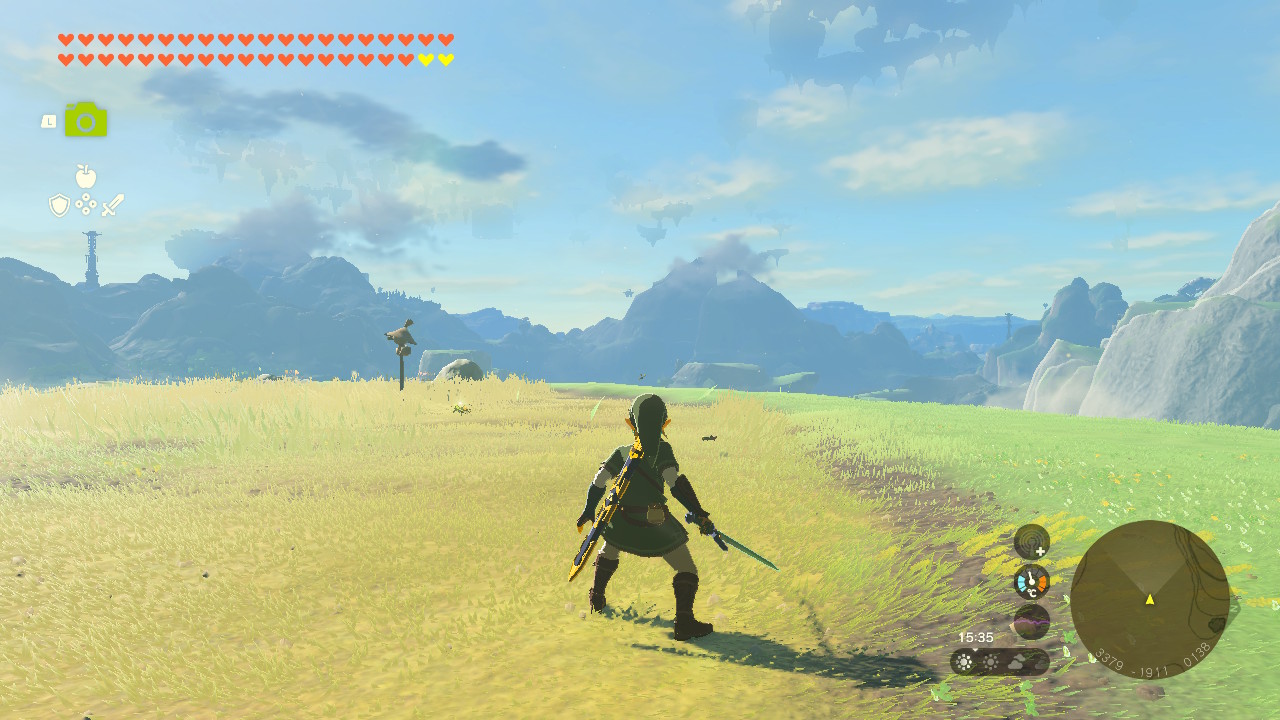Click the Sensor+ radar icon

click(1031, 542)
